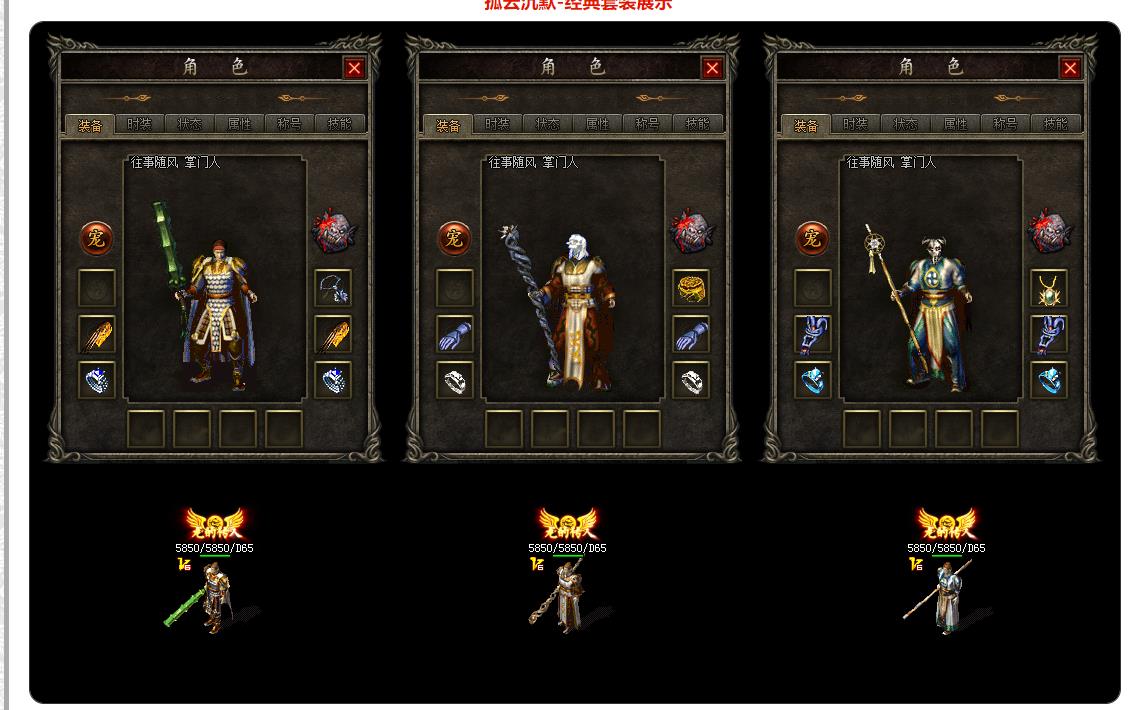Image resolution: width=1136 pixels, height=710 pixels.
Task: Click the monster head icon beside the green-sword warrior
Action: coord(333,232)
